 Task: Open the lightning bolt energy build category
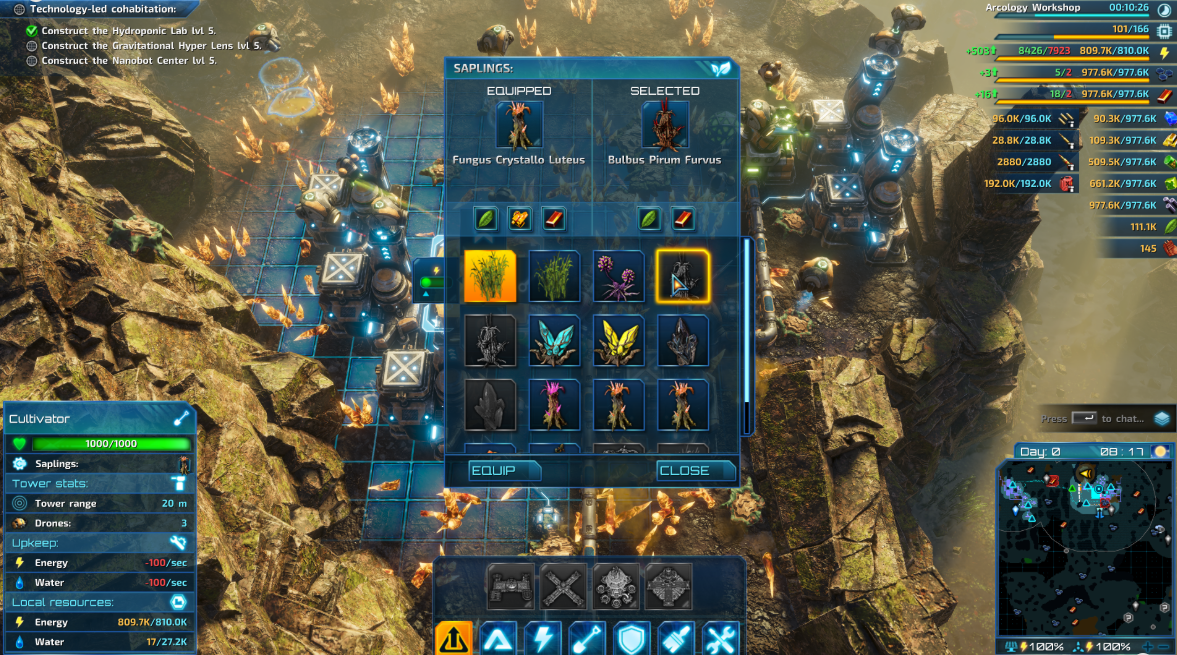click(x=542, y=638)
